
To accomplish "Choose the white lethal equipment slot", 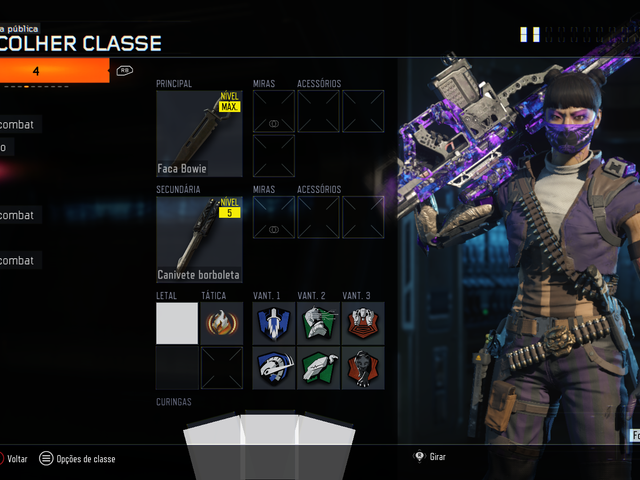I will pyautogui.click(x=177, y=323).
